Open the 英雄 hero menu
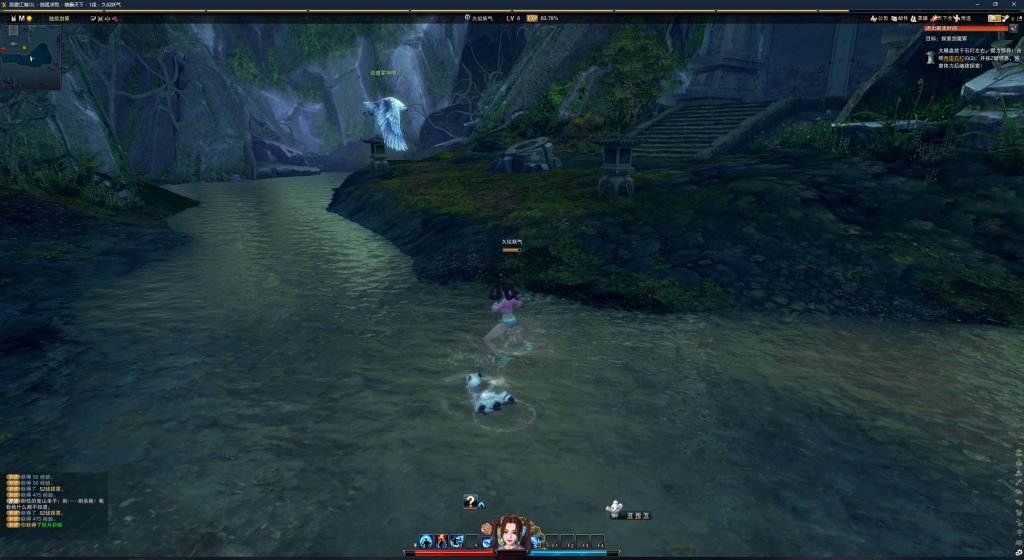 coord(917,18)
